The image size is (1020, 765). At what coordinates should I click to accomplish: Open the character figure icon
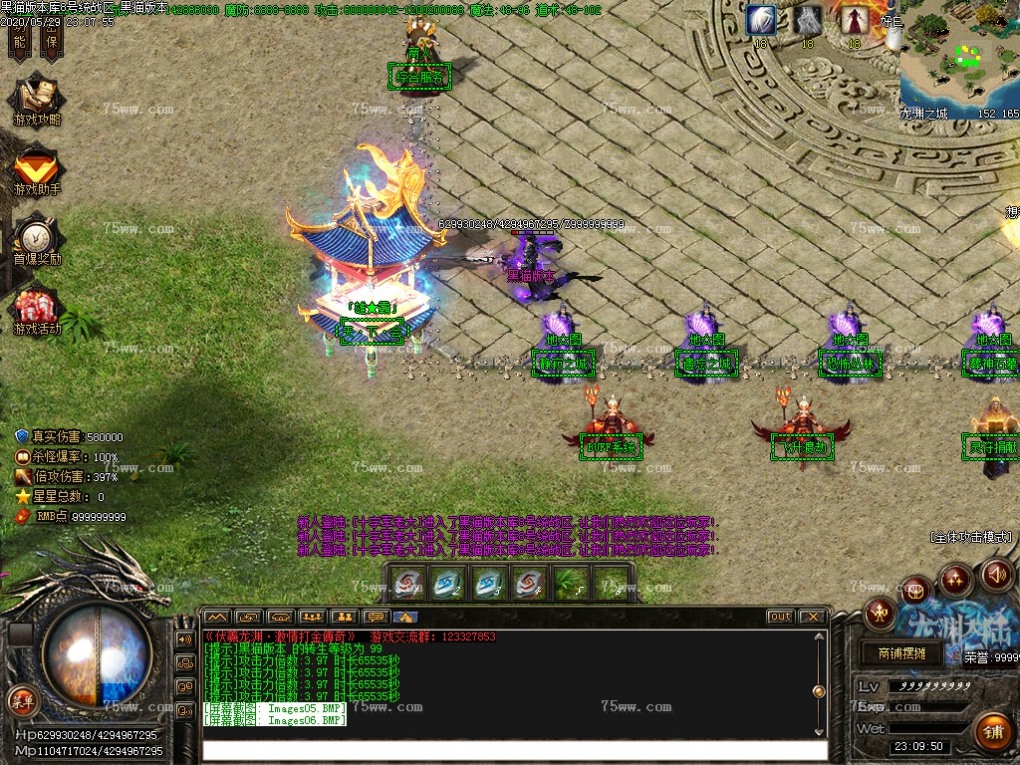coord(880,612)
